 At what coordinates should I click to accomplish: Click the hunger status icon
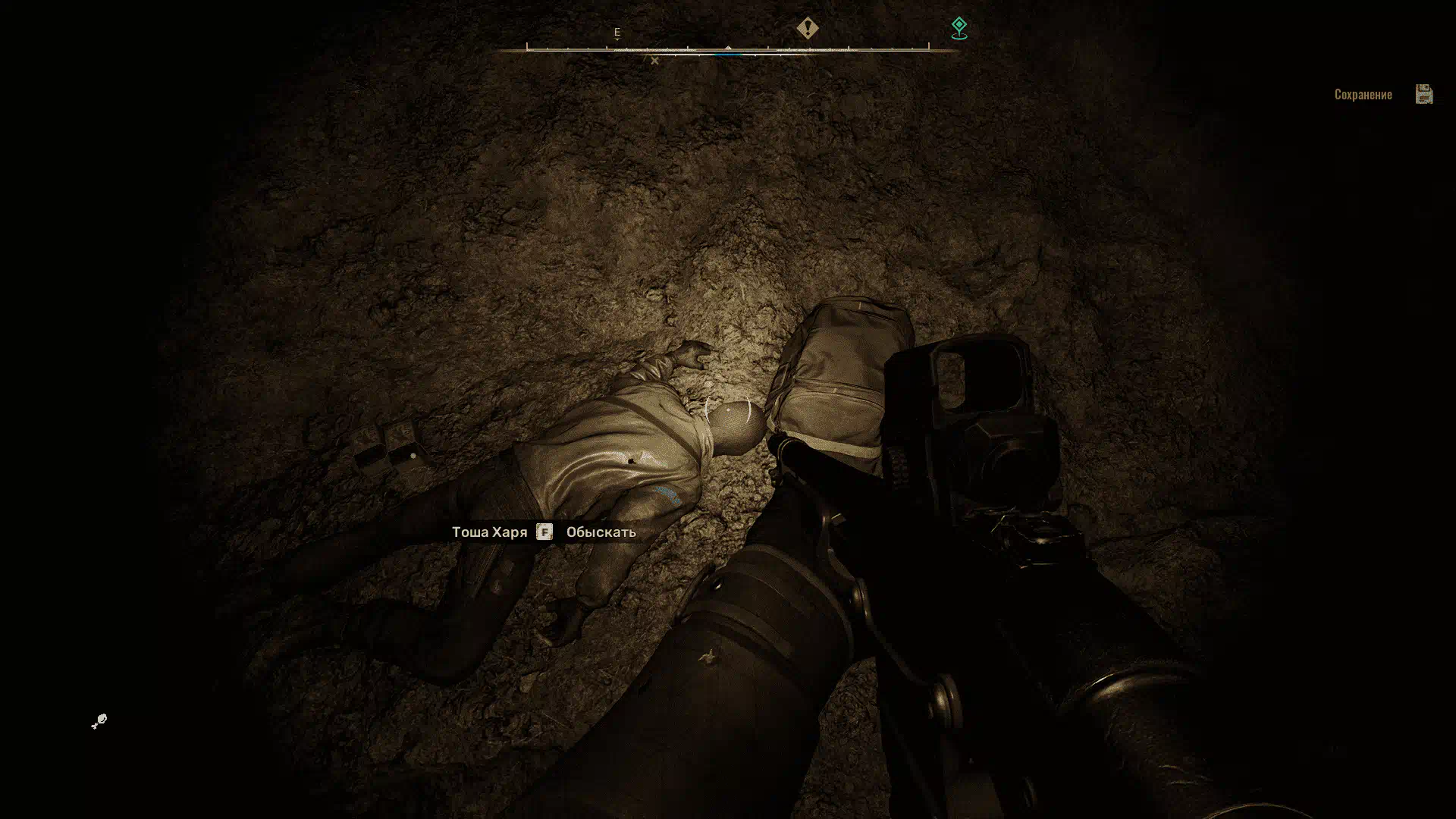tap(99, 721)
